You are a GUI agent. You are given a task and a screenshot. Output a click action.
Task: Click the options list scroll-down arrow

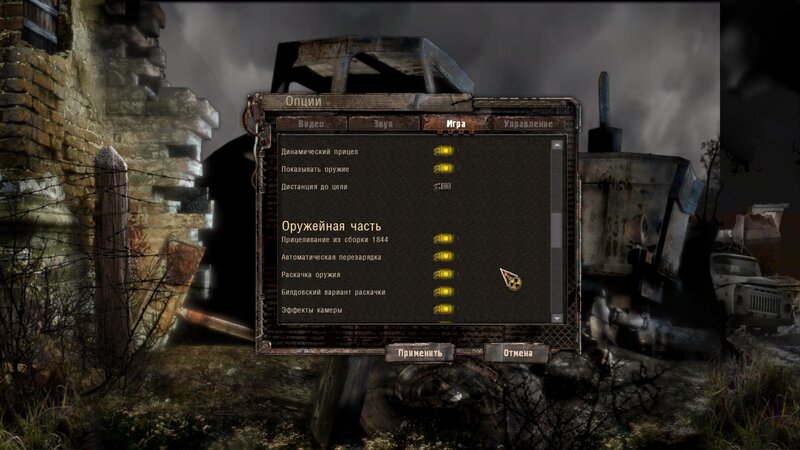[x=557, y=316]
